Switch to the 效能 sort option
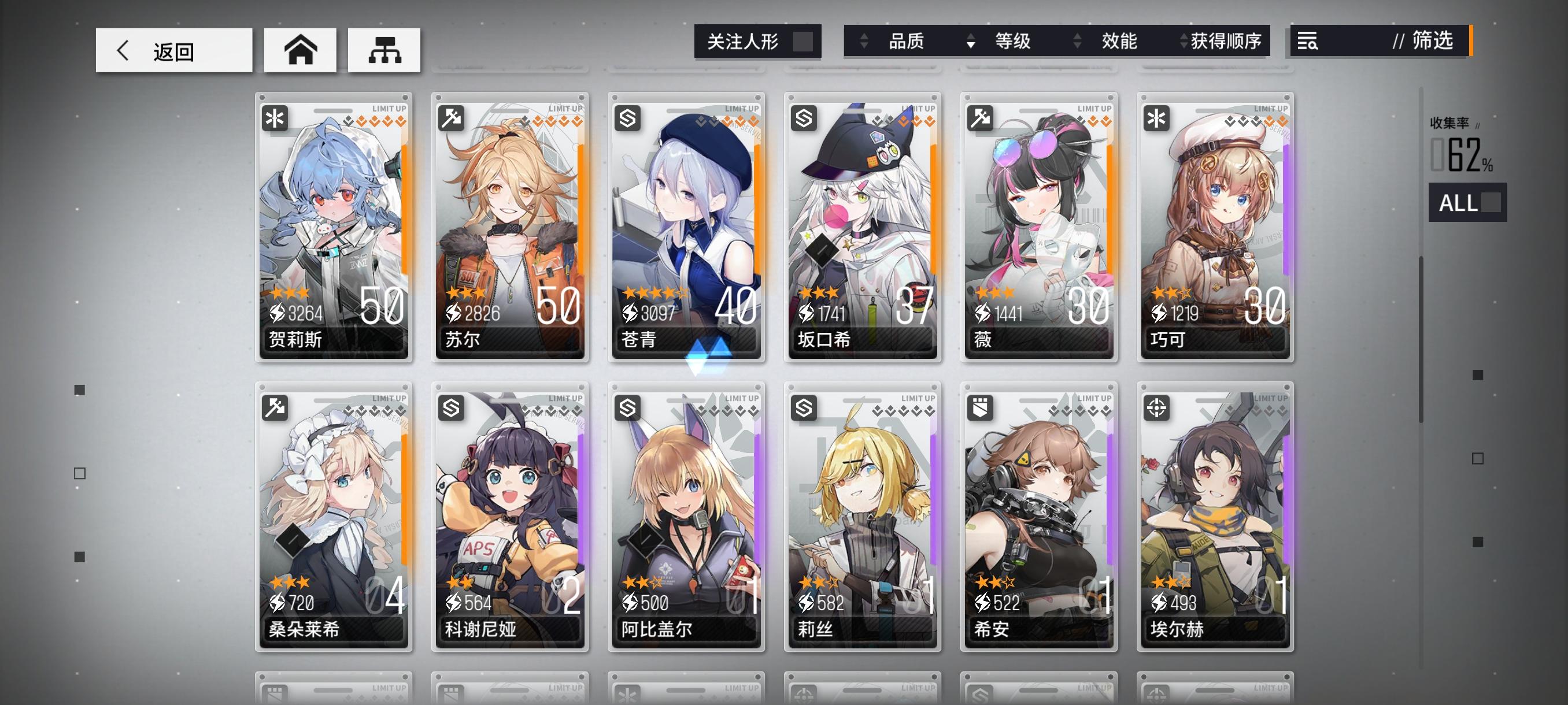Screen dimensions: 1568x705 (x=1119, y=42)
